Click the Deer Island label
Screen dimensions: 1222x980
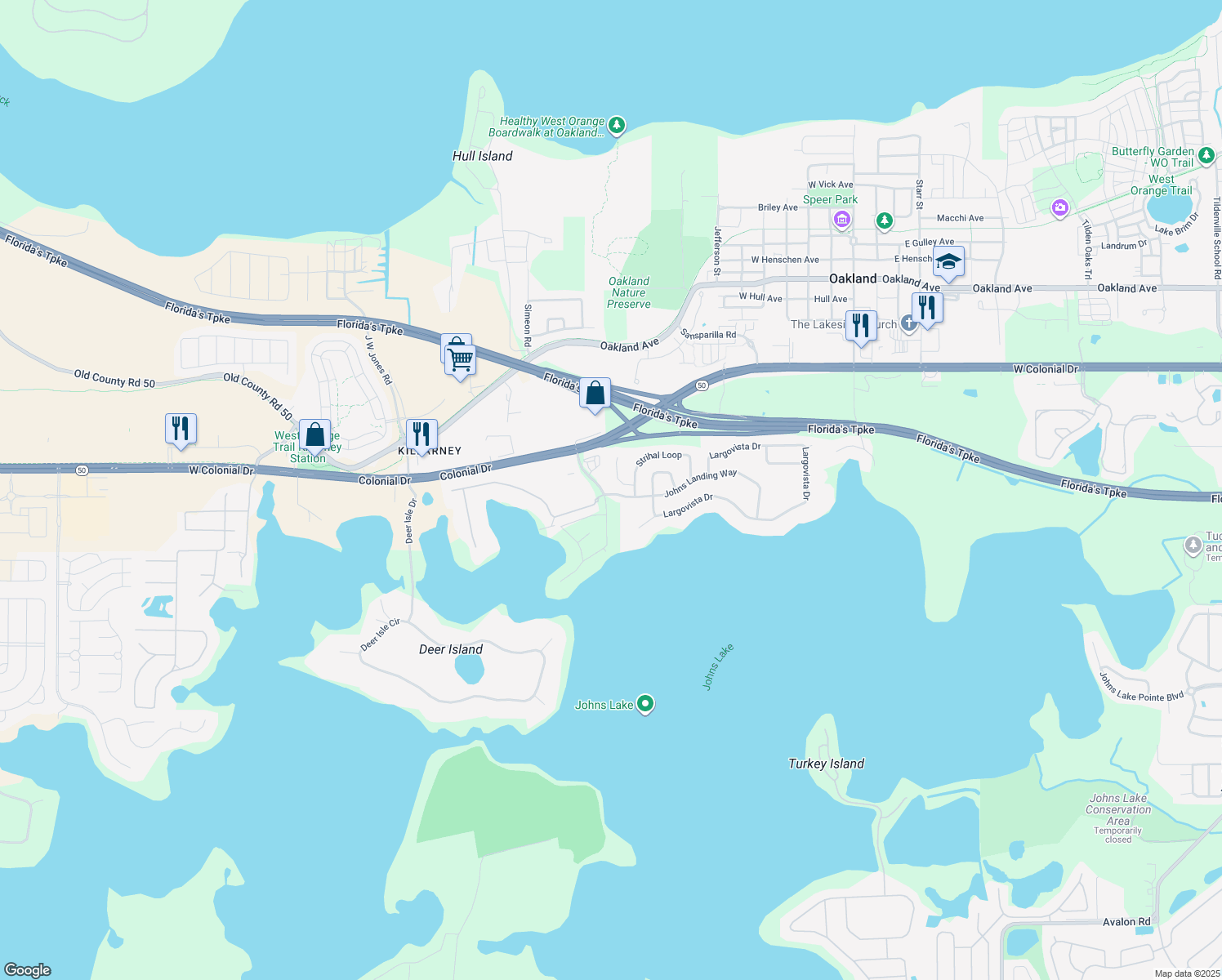click(x=450, y=649)
